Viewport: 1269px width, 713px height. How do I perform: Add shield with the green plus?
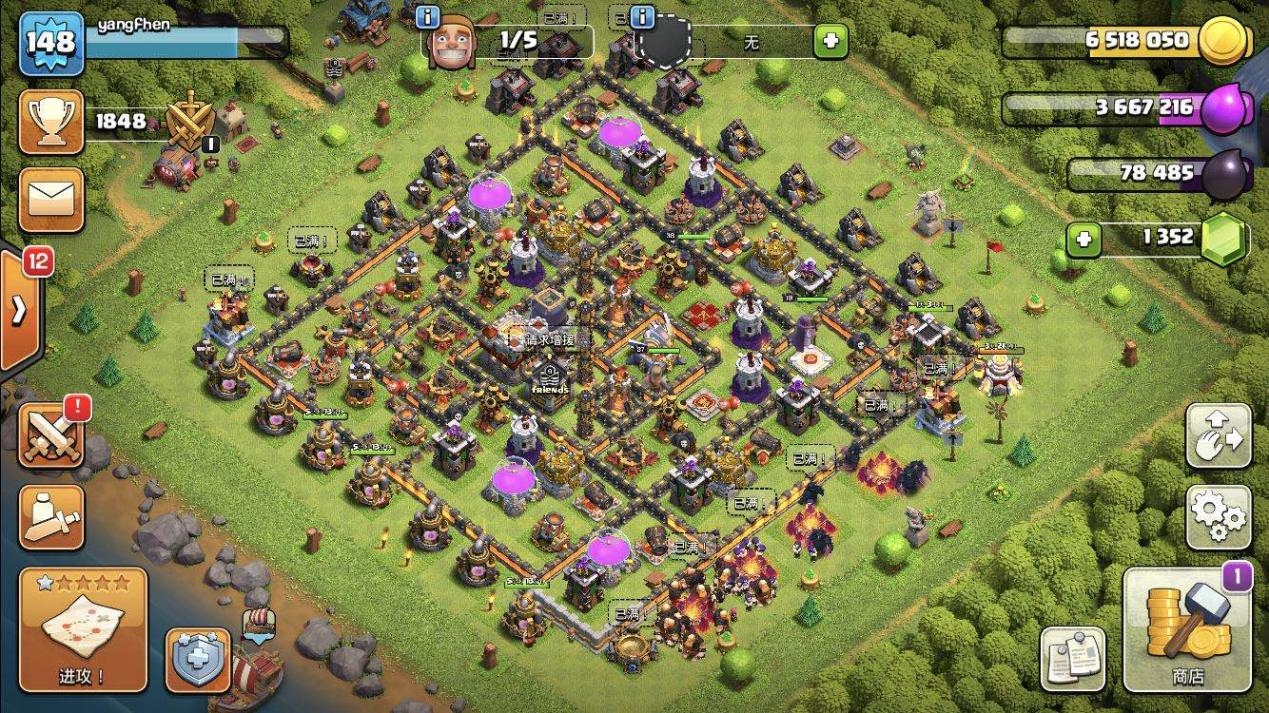830,42
